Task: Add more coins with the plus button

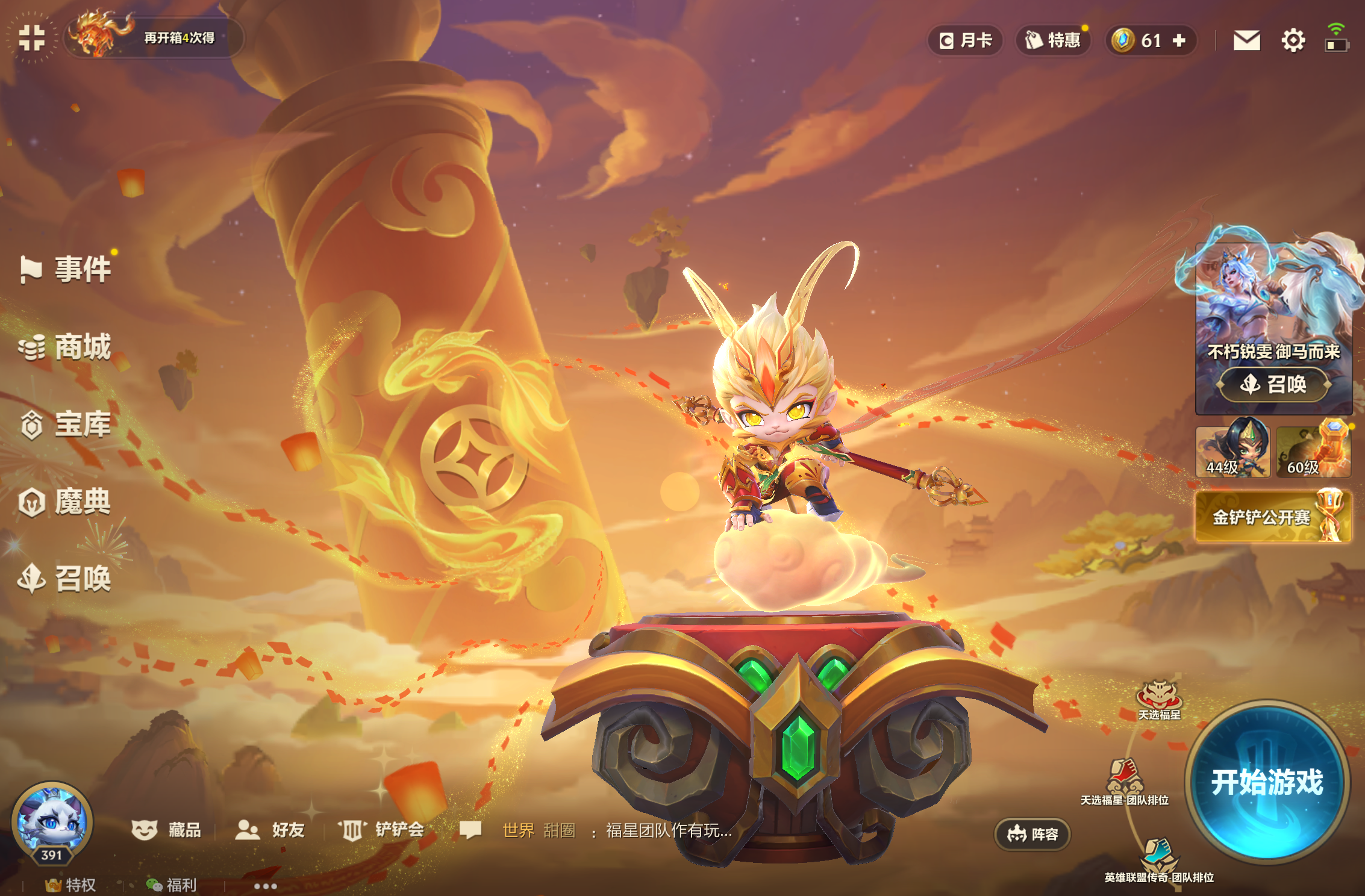Action: coord(1179,40)
